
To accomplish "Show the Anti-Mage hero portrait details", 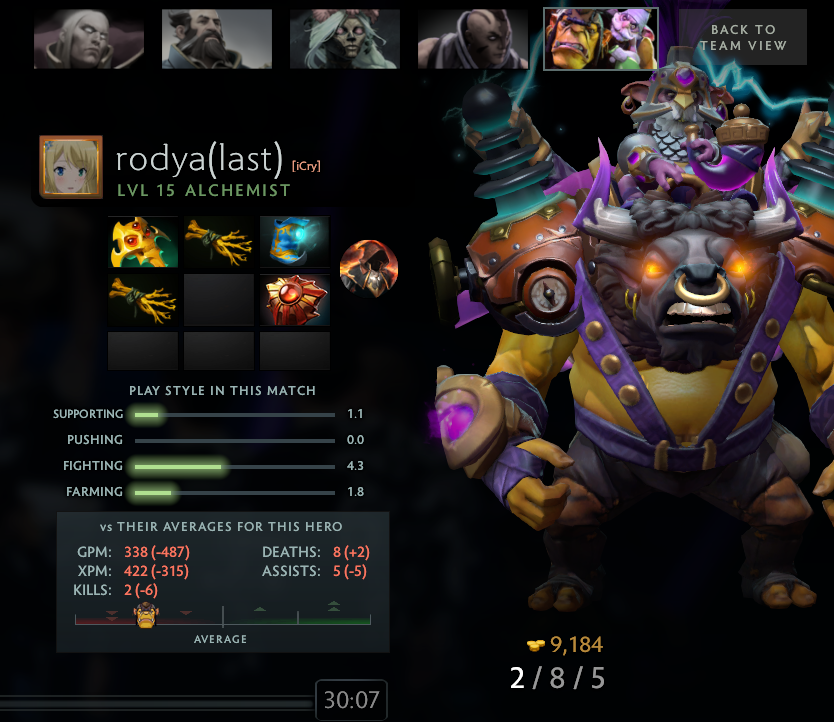I will (473, 40).
